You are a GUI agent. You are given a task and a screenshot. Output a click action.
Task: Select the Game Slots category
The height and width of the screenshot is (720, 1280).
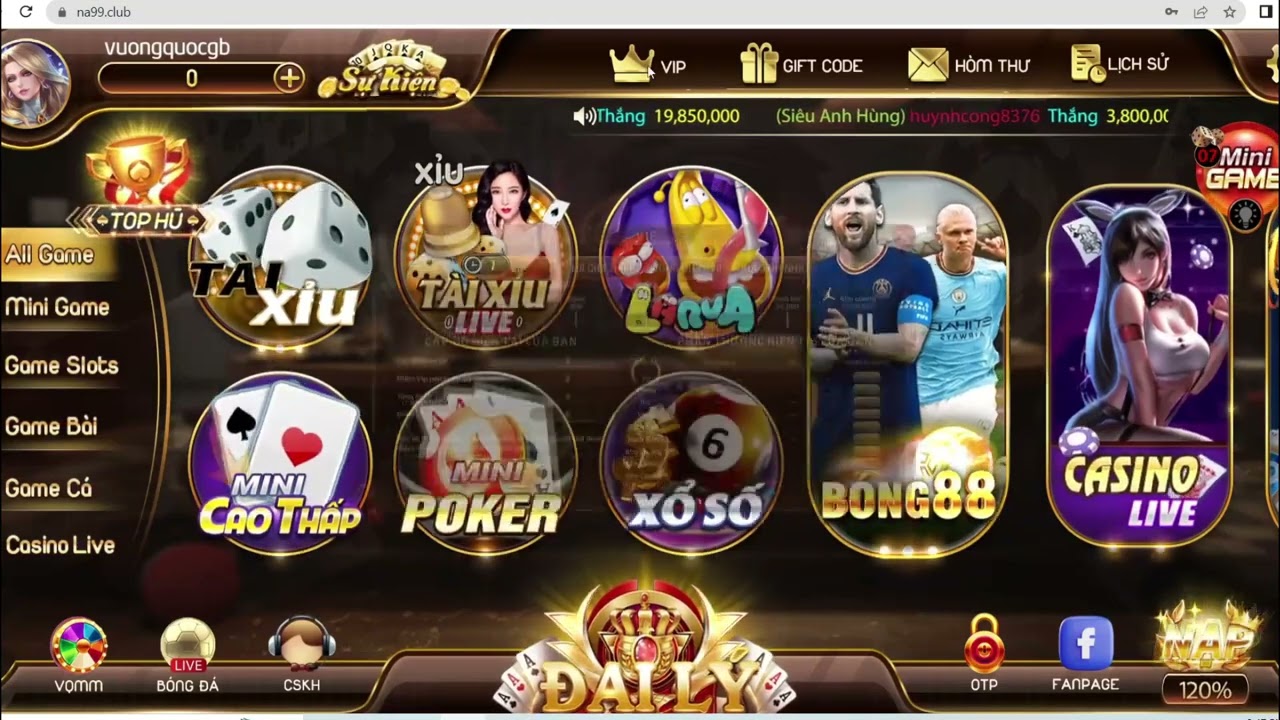pos(60,366)
